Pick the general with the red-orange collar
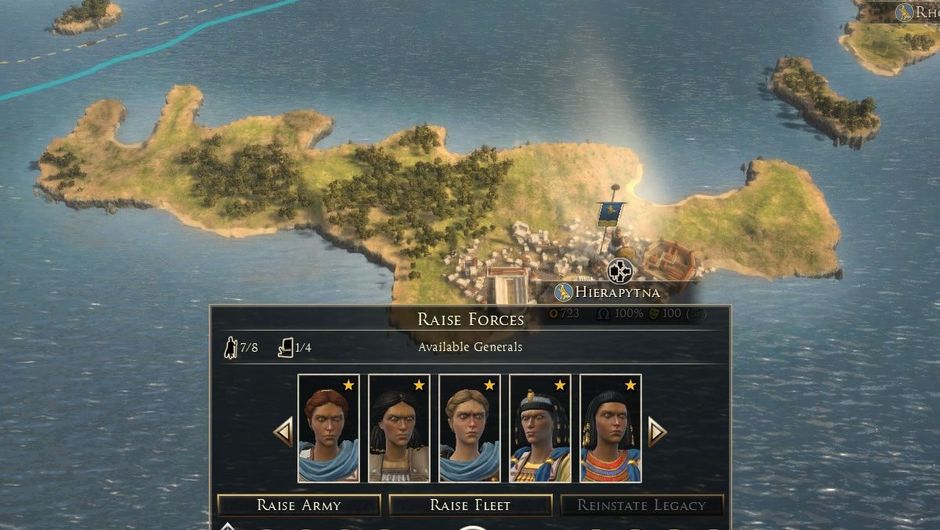This screenshot has height=530, width=940. point(610,429)
